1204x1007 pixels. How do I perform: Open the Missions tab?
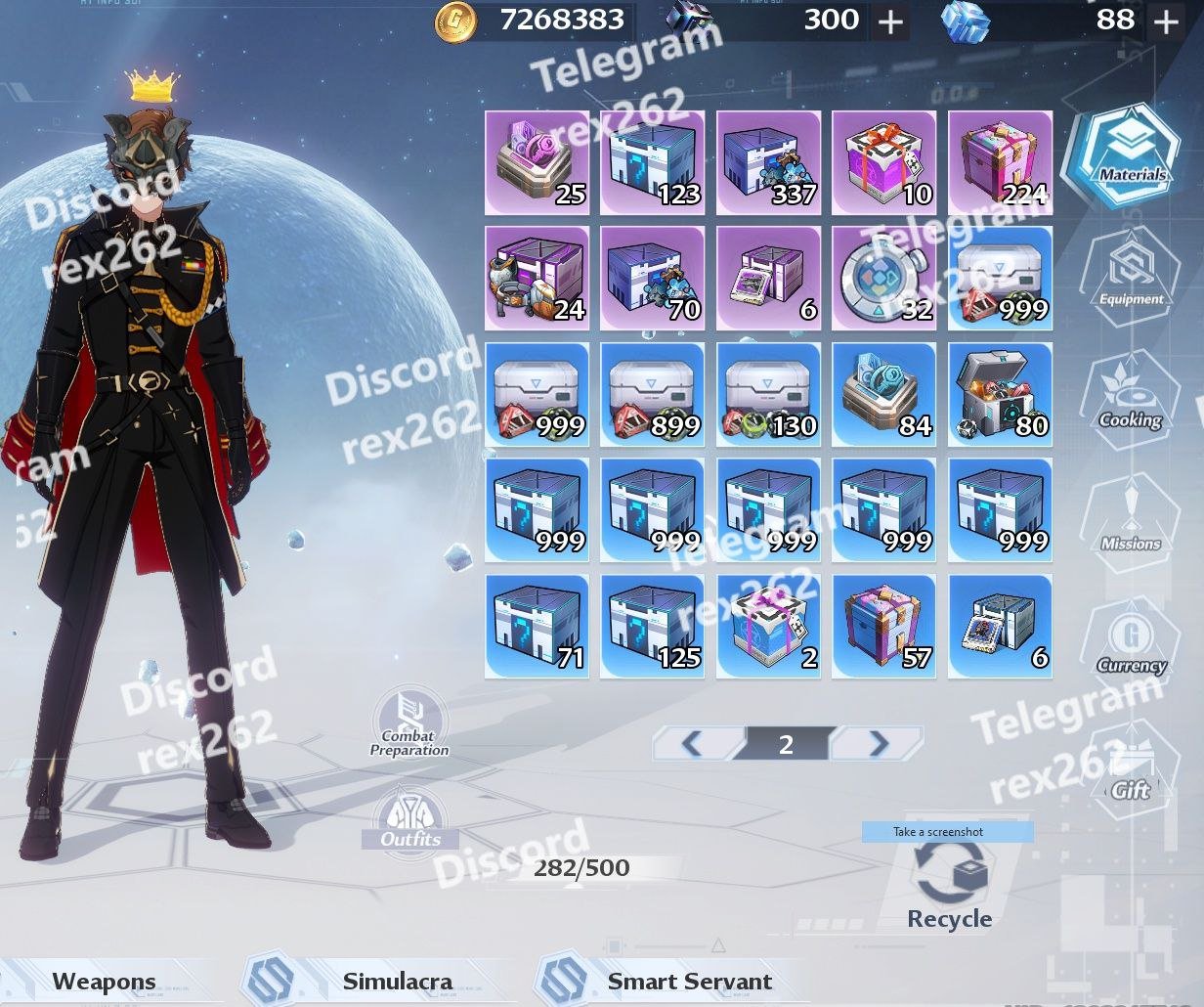tap(1131, 519)
